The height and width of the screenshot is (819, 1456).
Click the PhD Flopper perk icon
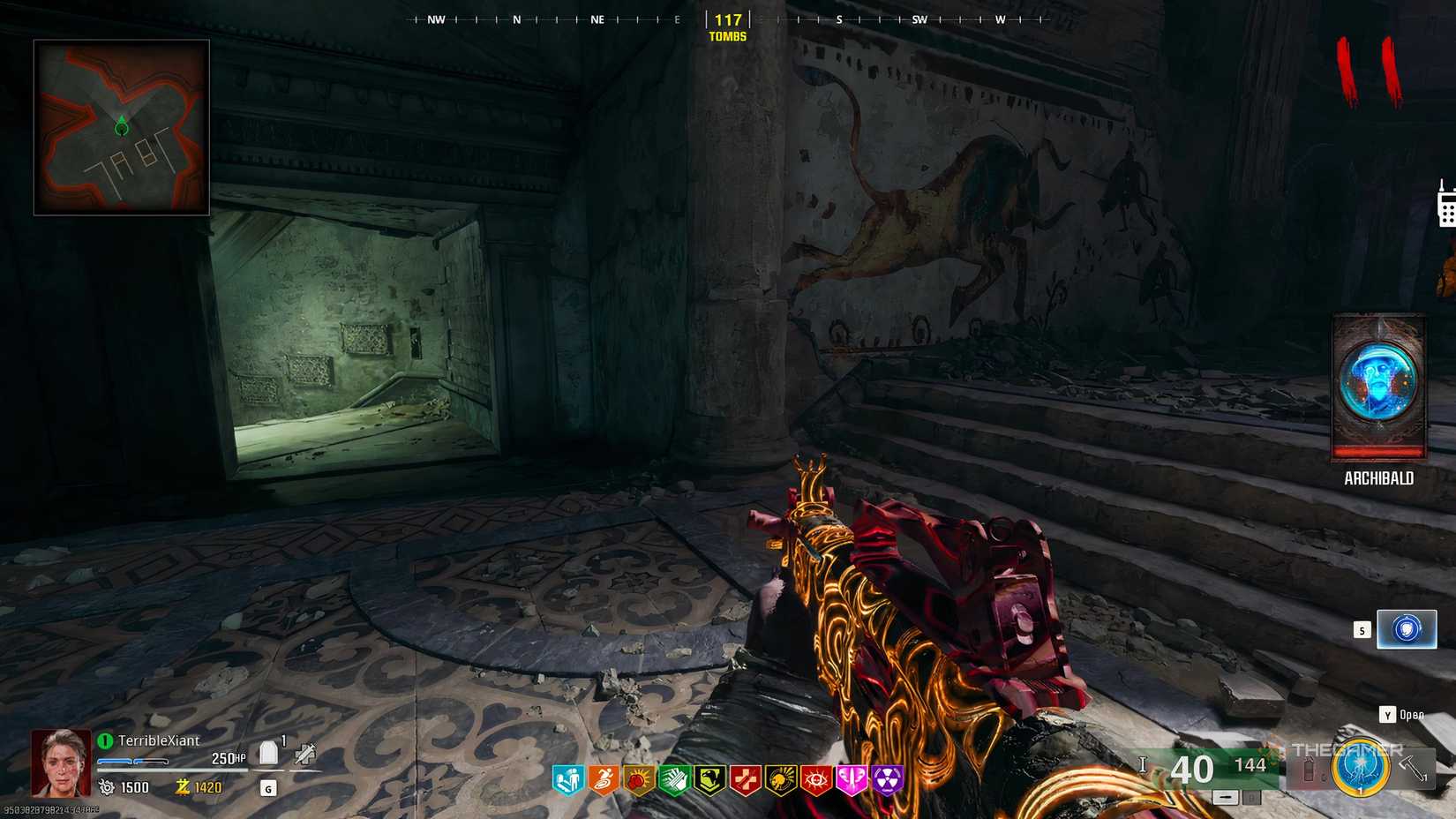pyautogui.click(x=638, y=779)
